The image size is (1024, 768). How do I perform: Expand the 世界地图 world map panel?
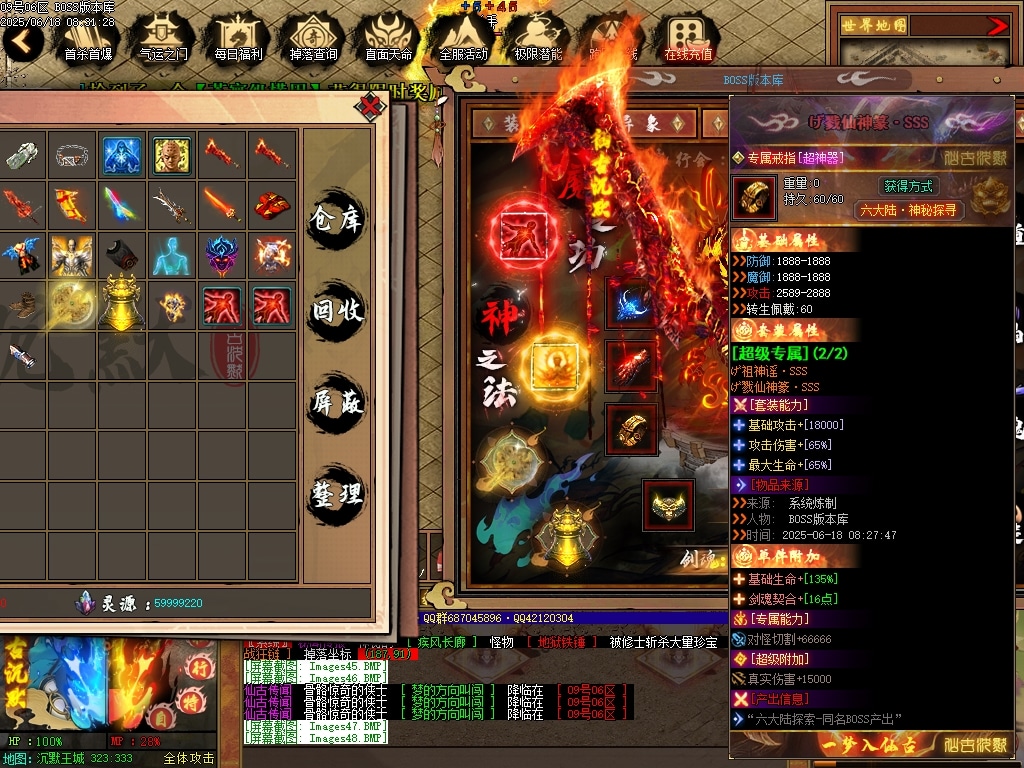click(x=997, y=26)
